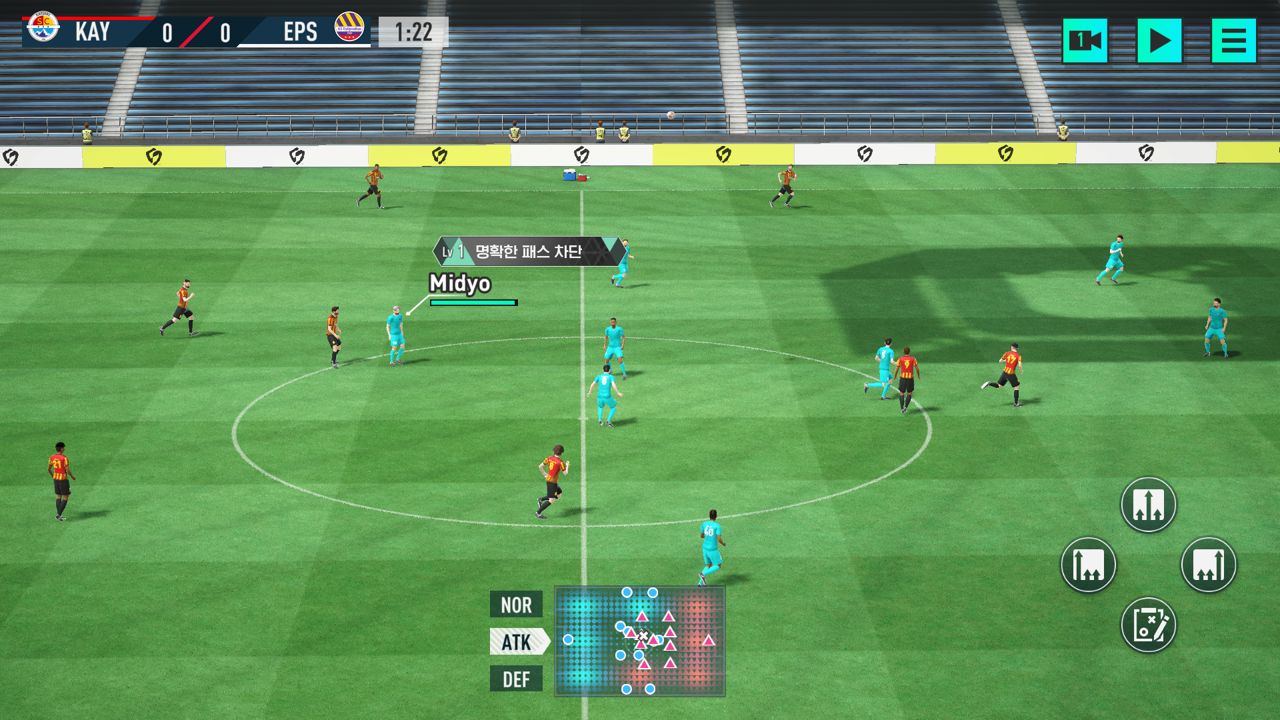
Task: Open the hamburger menu
Action: 1233,41
